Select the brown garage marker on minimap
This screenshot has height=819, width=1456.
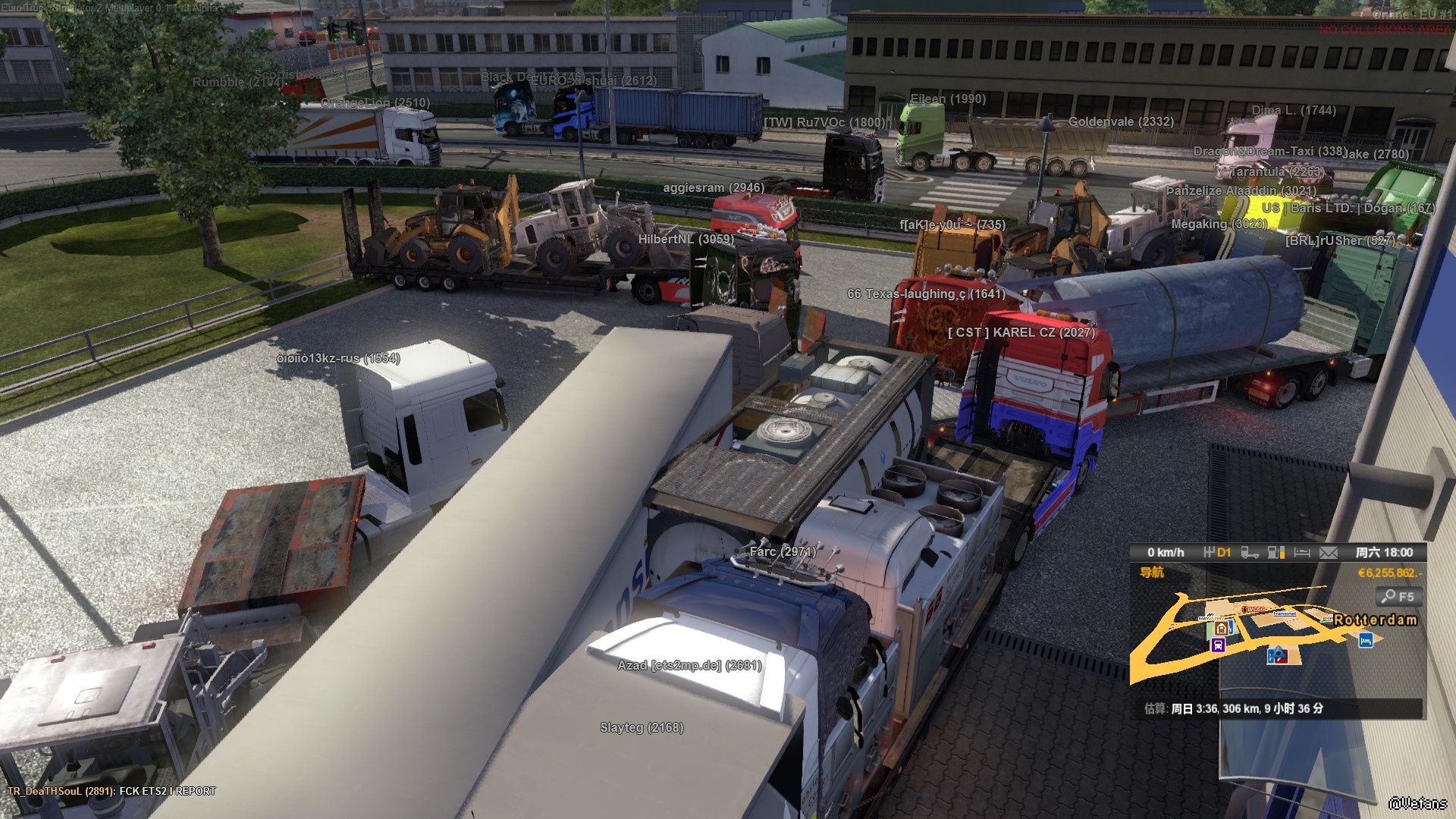(x=1221, y=628)
